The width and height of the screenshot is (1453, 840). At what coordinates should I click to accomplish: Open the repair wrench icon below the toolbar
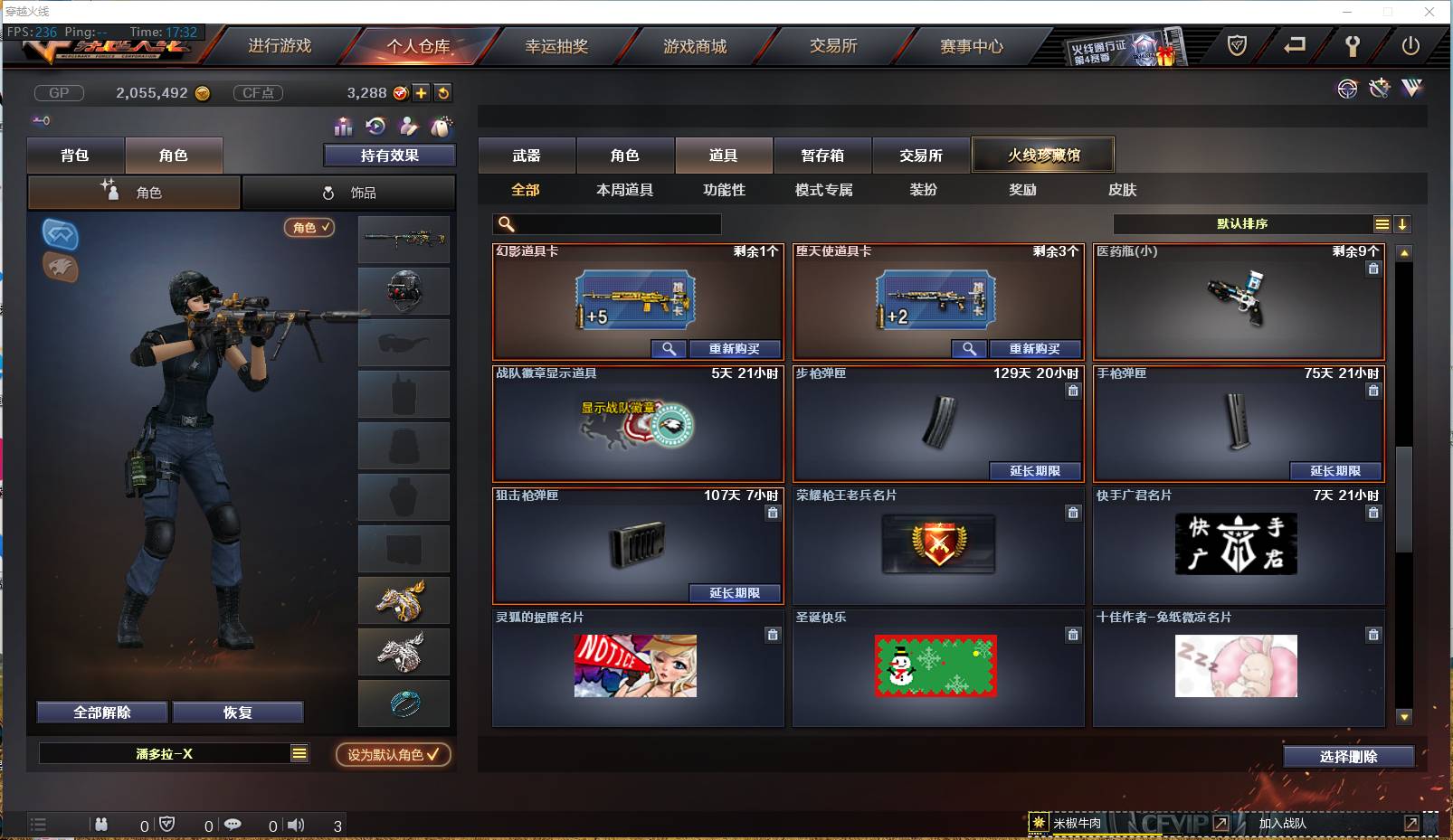(x=1379, y=89)
